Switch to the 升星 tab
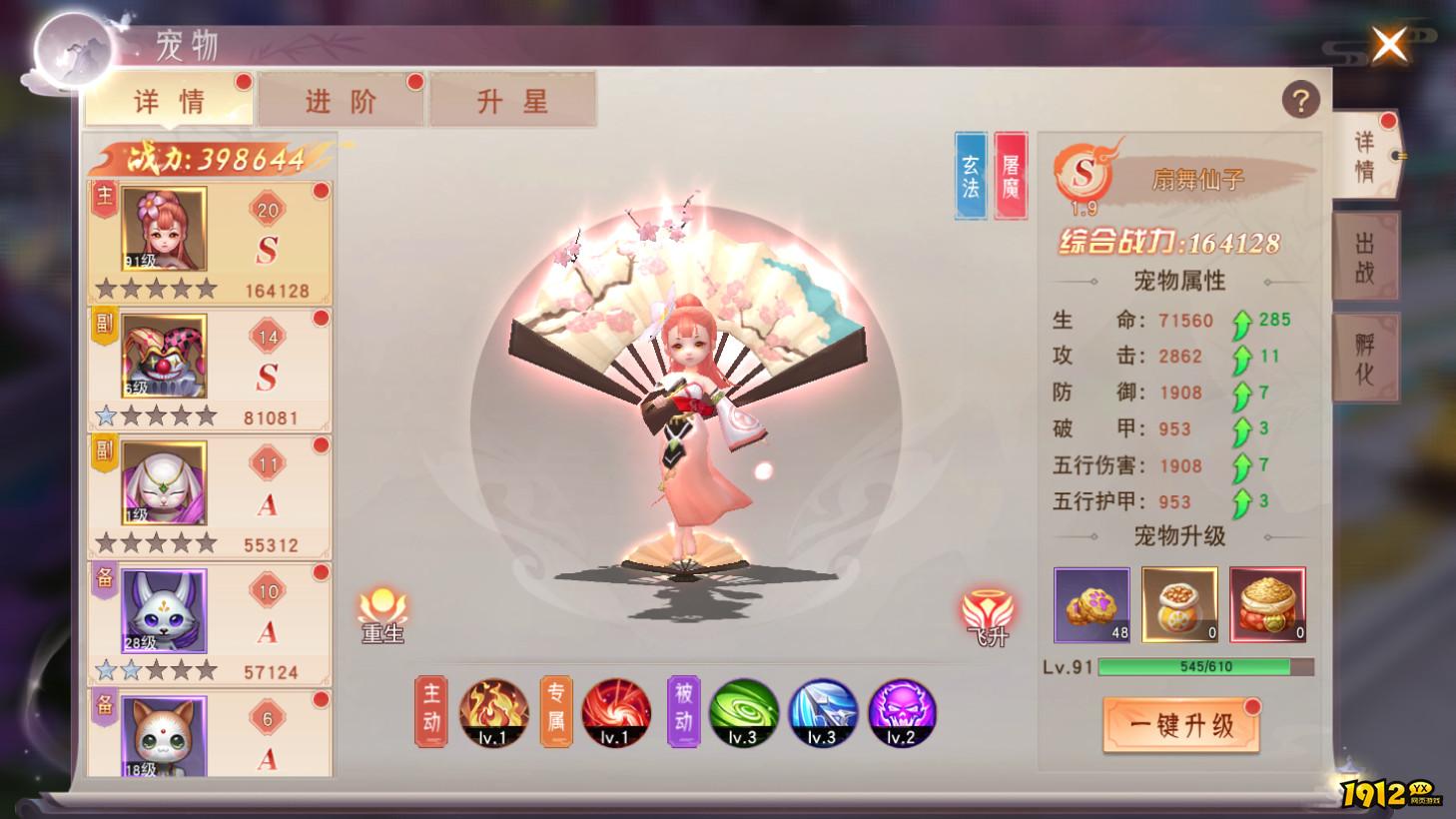 513,99
